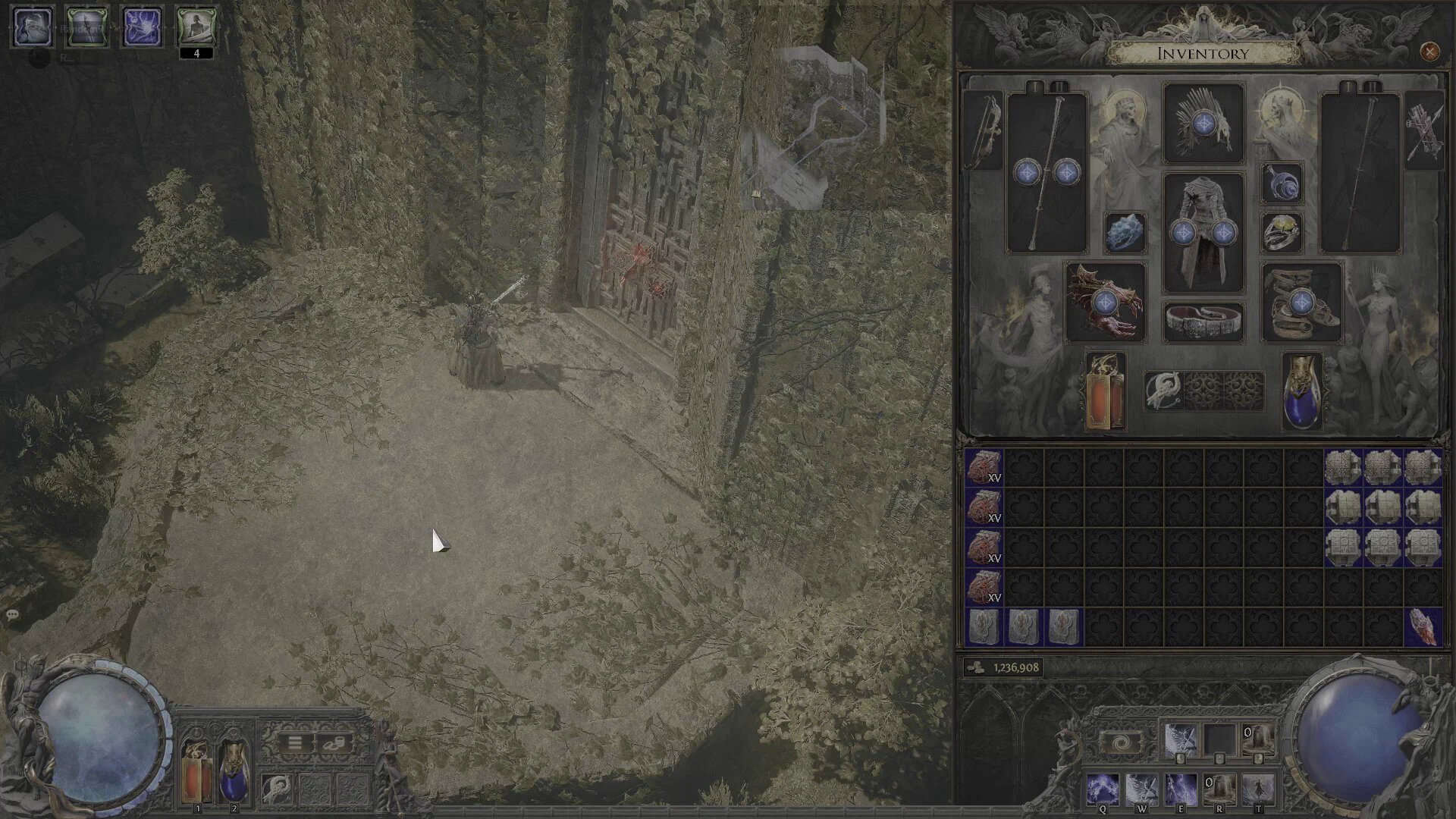Viewport: 1456px width, 819px height.
Task: Open the chat speech bubble icon
Action: 12,614
